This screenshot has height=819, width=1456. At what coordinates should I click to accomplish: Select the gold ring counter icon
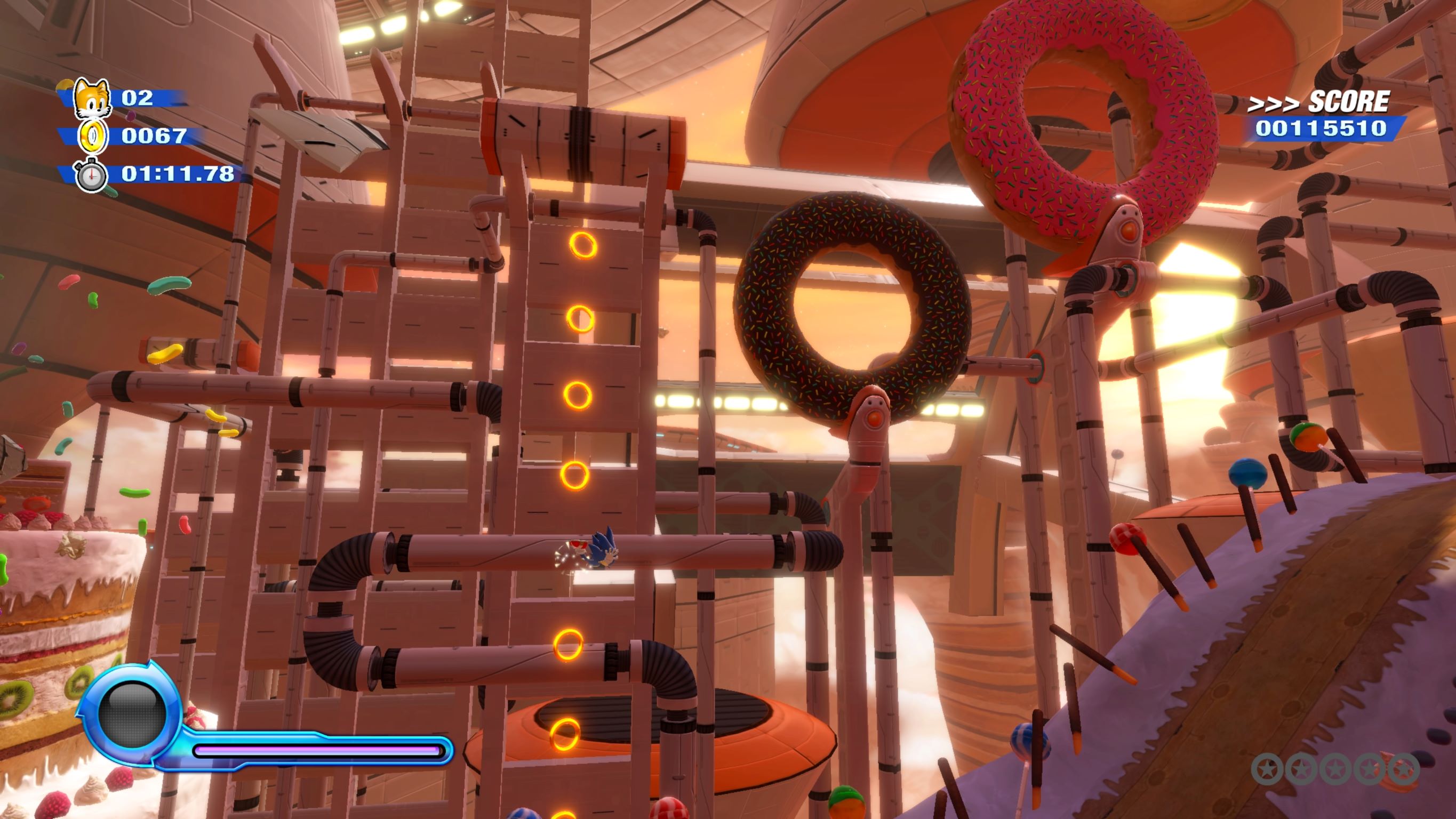[x=93, y=136]
